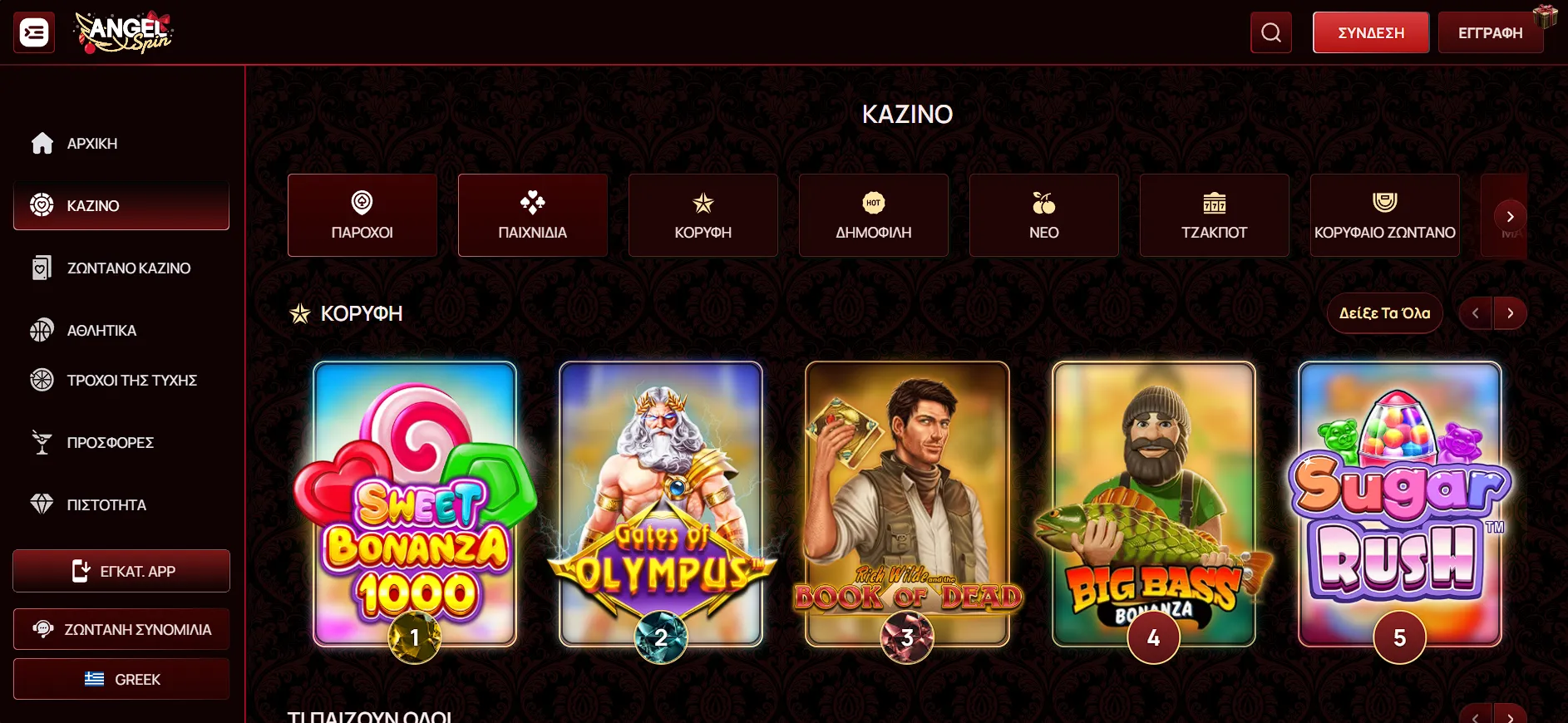Open the search tool
Screen dimensions: 1568x723
[1270, 32]
